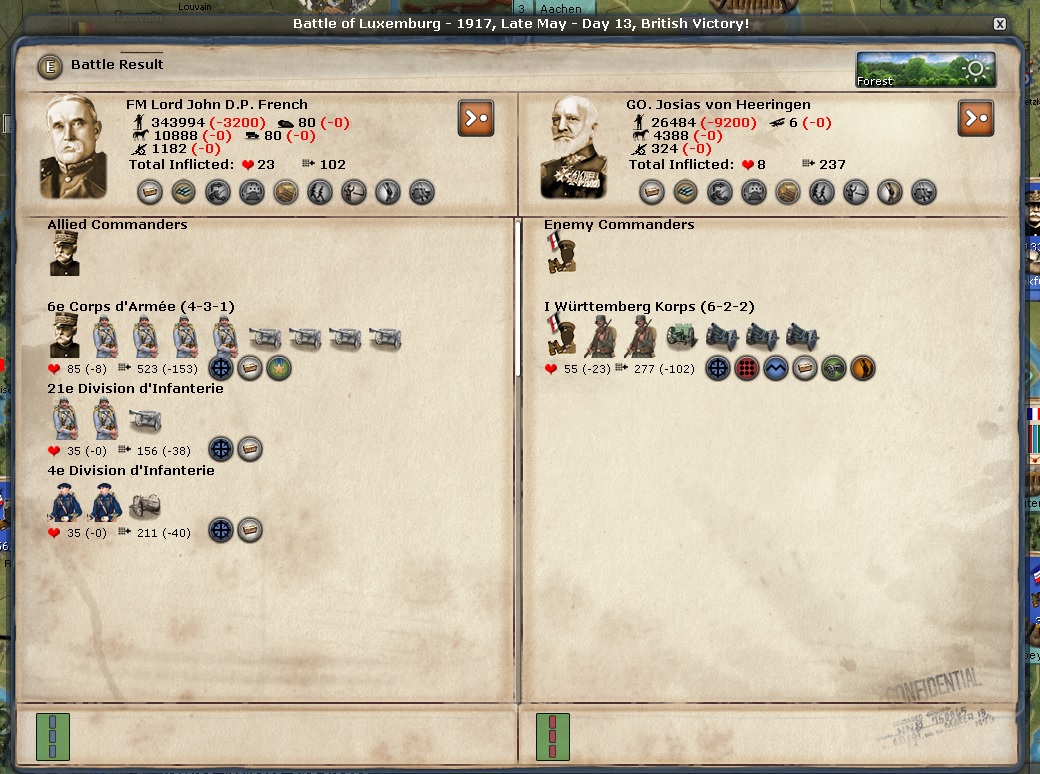Viewport: 1040px width, 774px height.
Task: Select GO. Josias von Heeringen's portrait
Action: 575,147
